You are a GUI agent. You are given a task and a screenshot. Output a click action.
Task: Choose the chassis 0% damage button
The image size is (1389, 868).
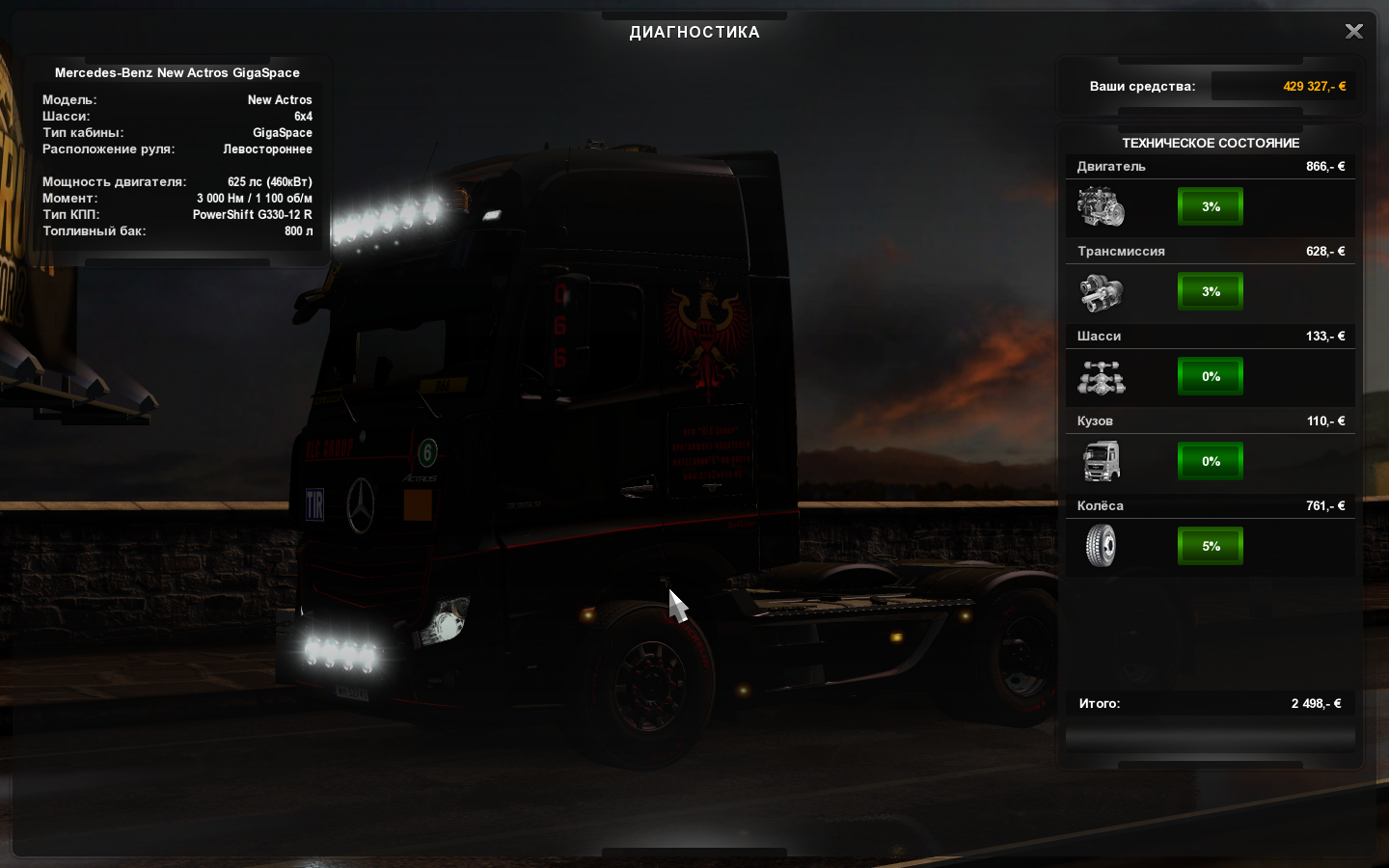1211,376
